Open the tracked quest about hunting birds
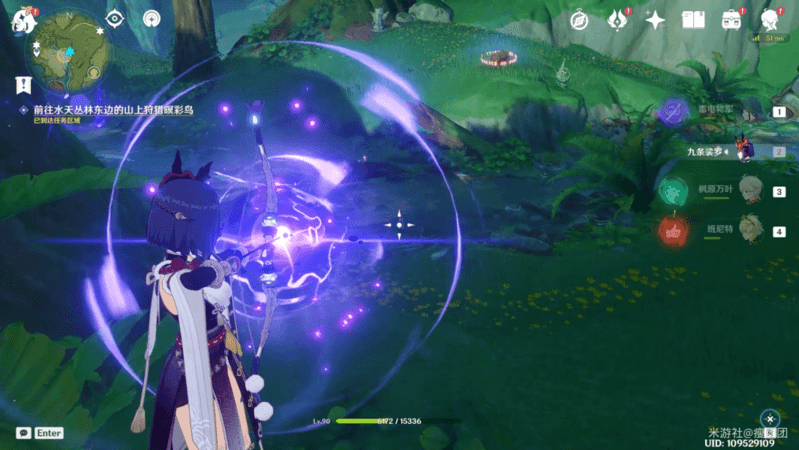This screenshot has height=450, width=799. [112, 109]
